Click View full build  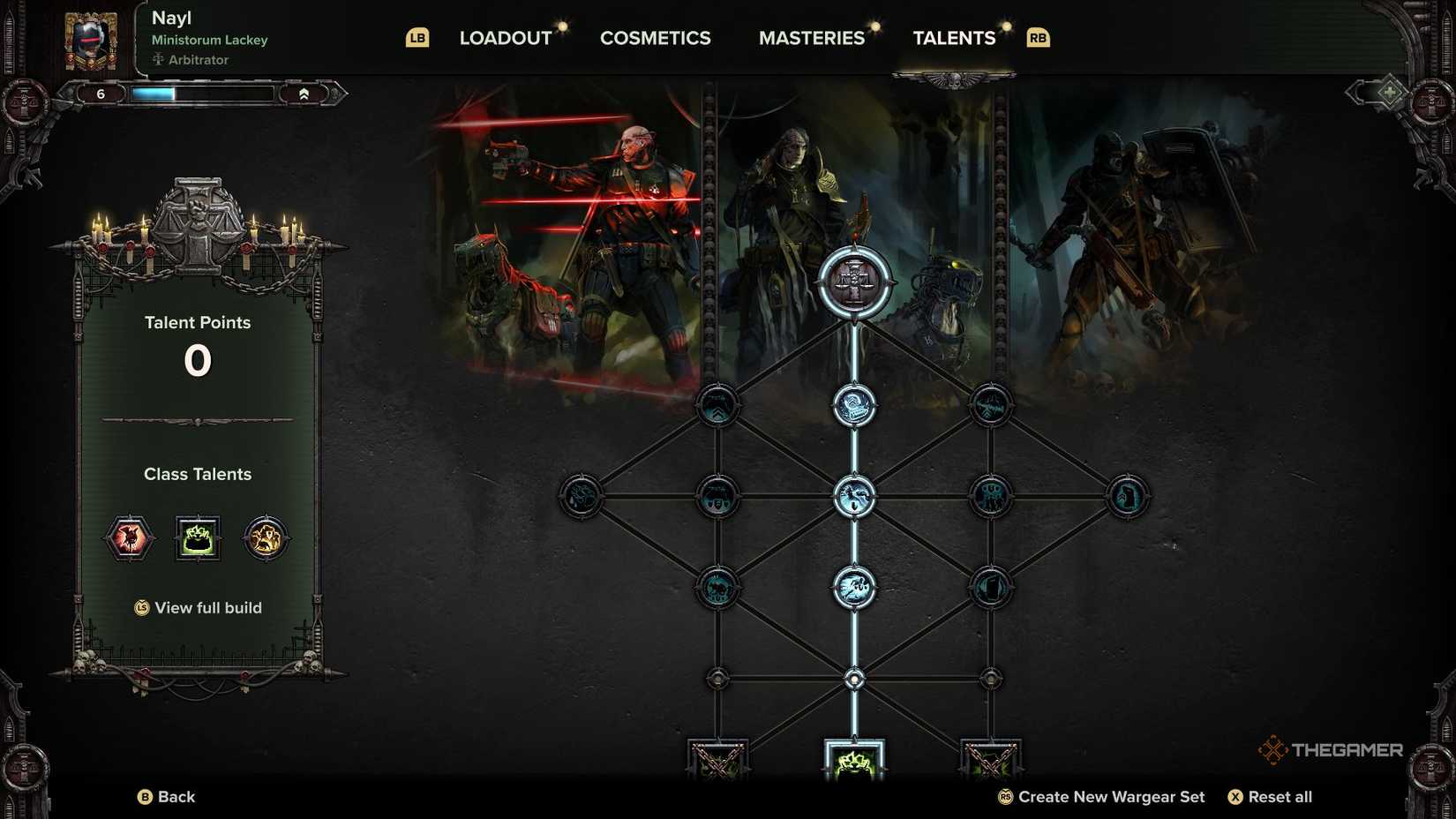(x=198, y=608)
